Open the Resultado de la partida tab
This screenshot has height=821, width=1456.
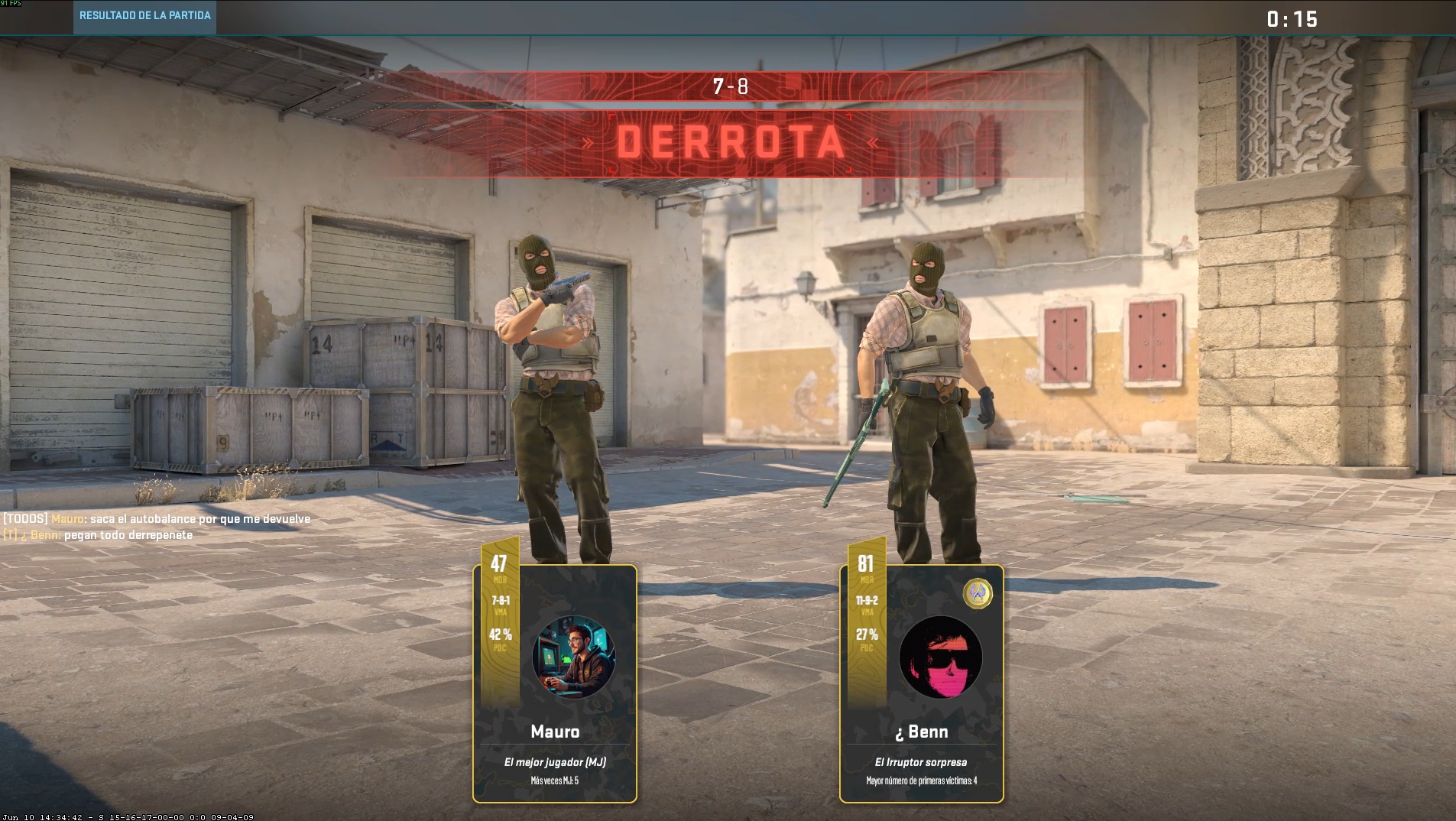(144, 16)
